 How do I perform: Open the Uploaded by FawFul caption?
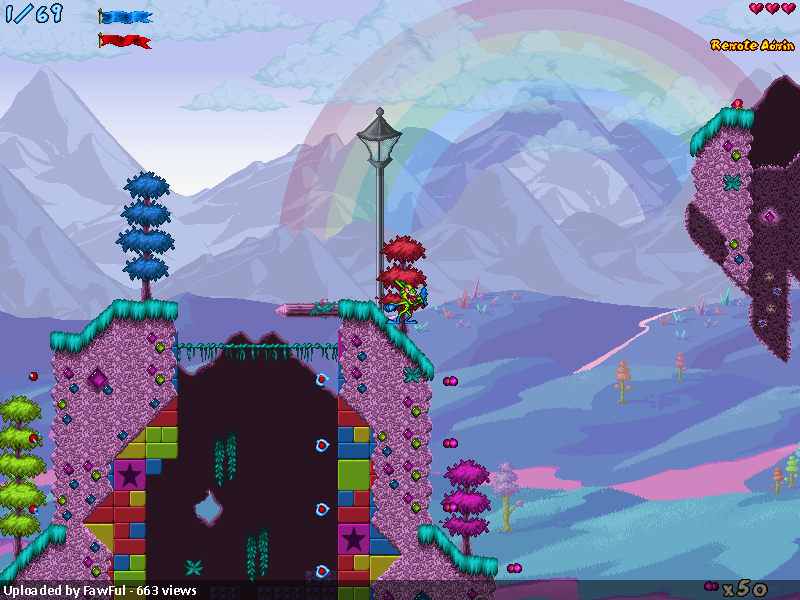click(99, 590)
